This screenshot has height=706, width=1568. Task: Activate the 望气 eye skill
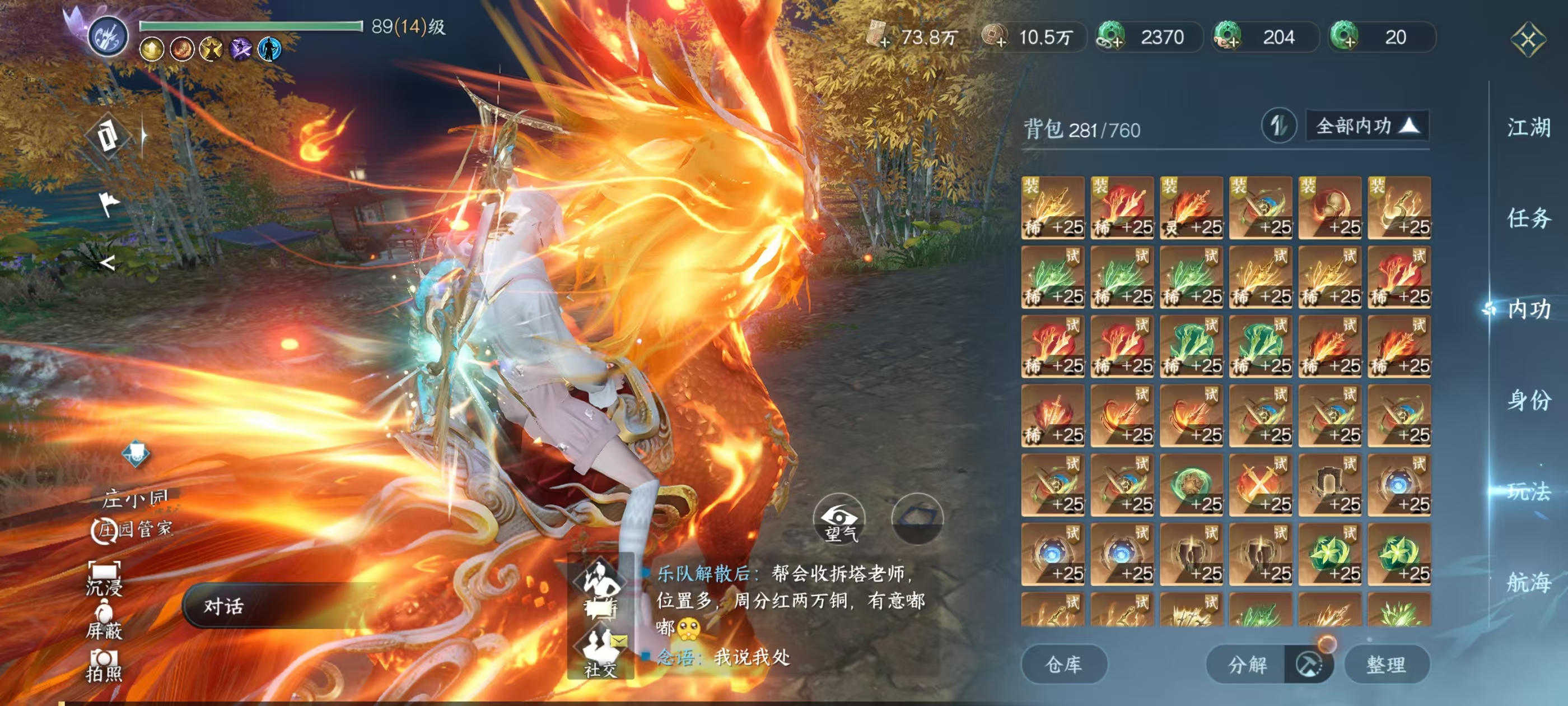839,519
